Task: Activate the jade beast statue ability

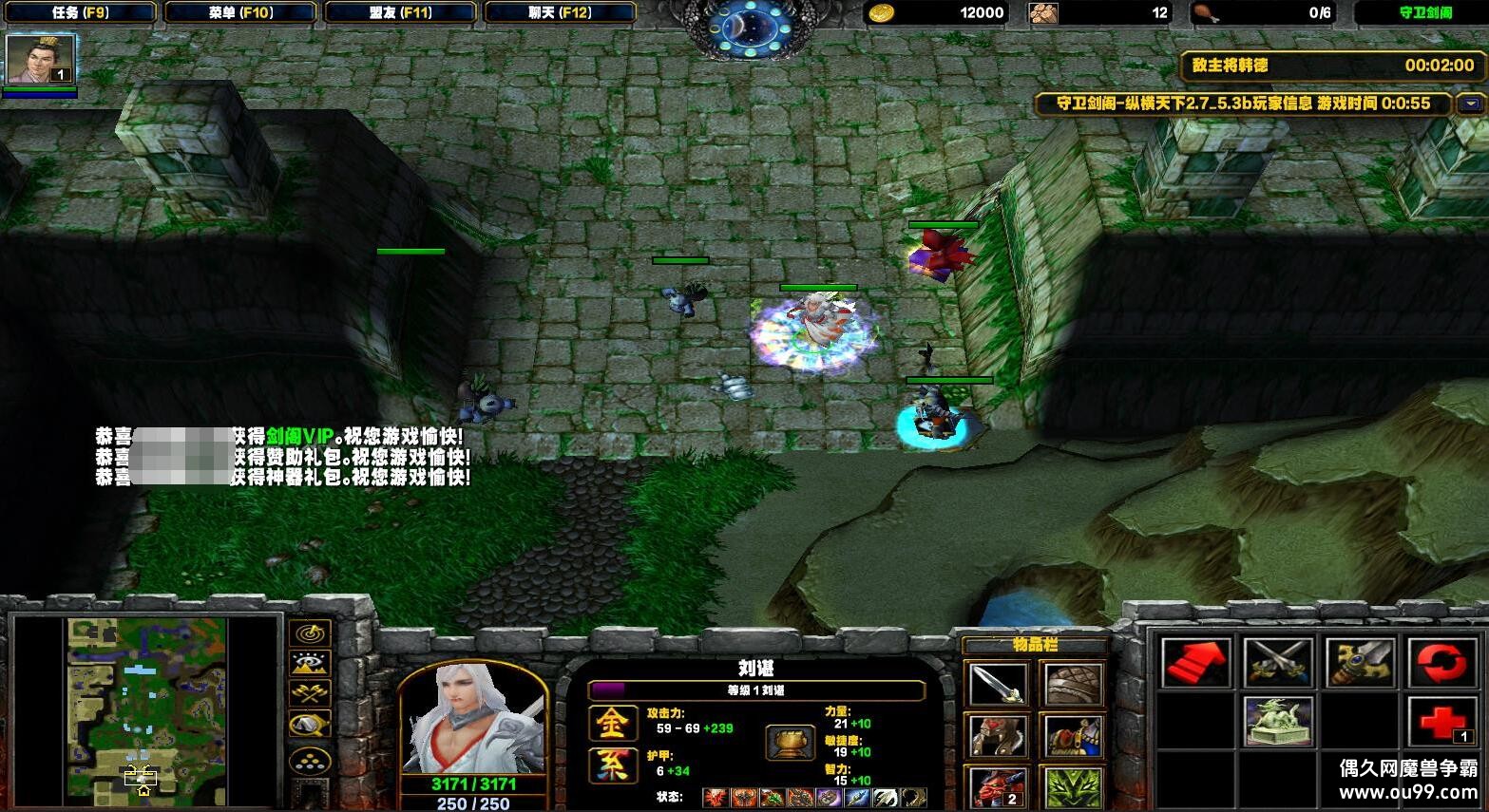Action: (1278, 722)
